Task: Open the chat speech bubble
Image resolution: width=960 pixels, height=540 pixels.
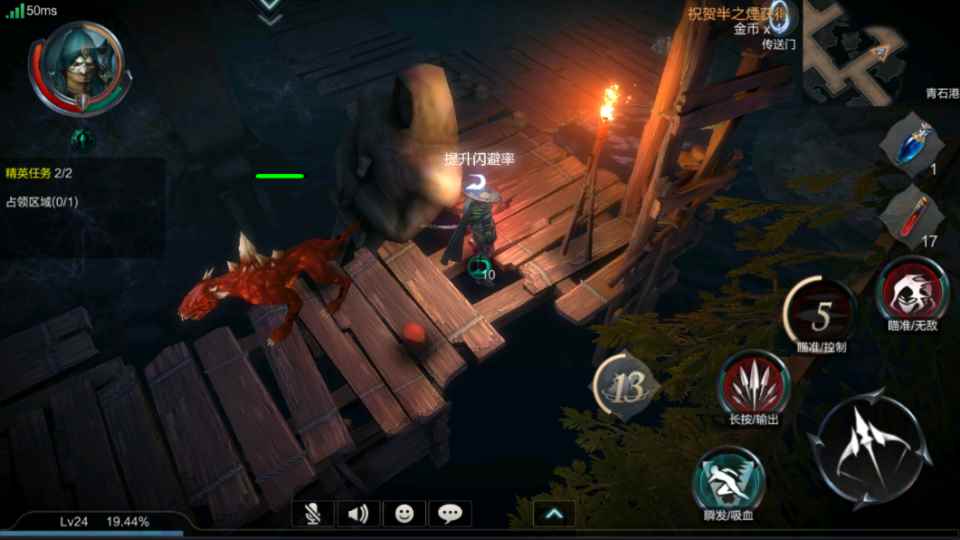Action: 450,514
